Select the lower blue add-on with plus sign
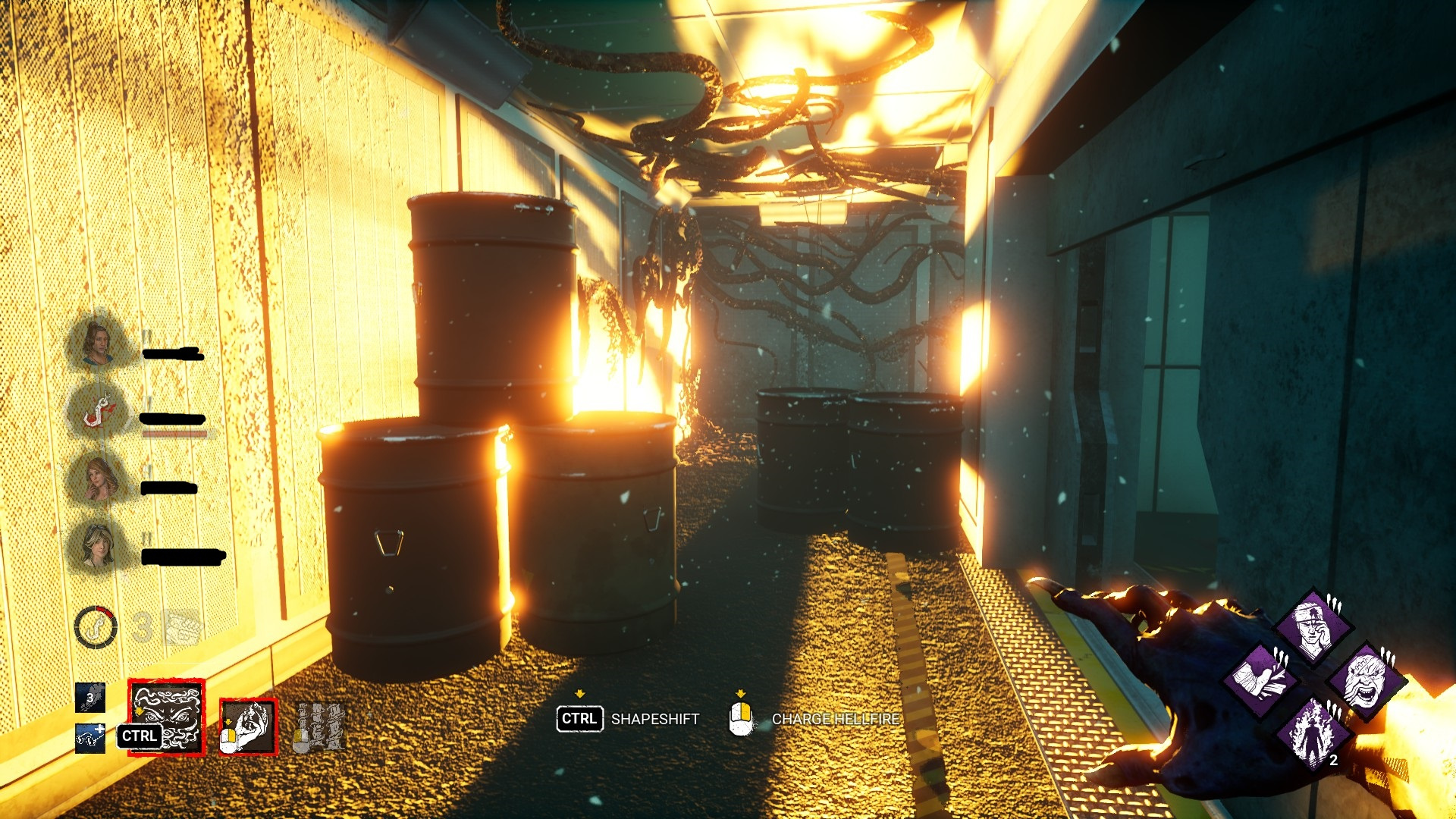Image resolution: width=1456 pixels, height=819 pixels. [x=90, y=739]
